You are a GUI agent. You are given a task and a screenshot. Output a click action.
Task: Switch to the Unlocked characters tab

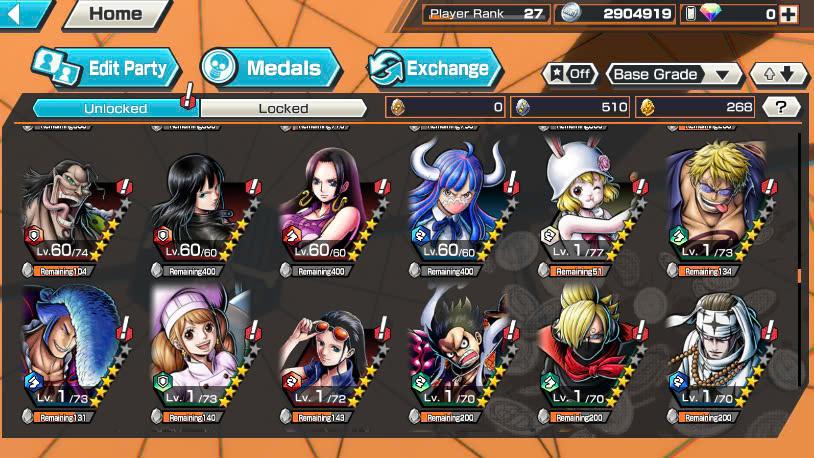coord(115,108)
